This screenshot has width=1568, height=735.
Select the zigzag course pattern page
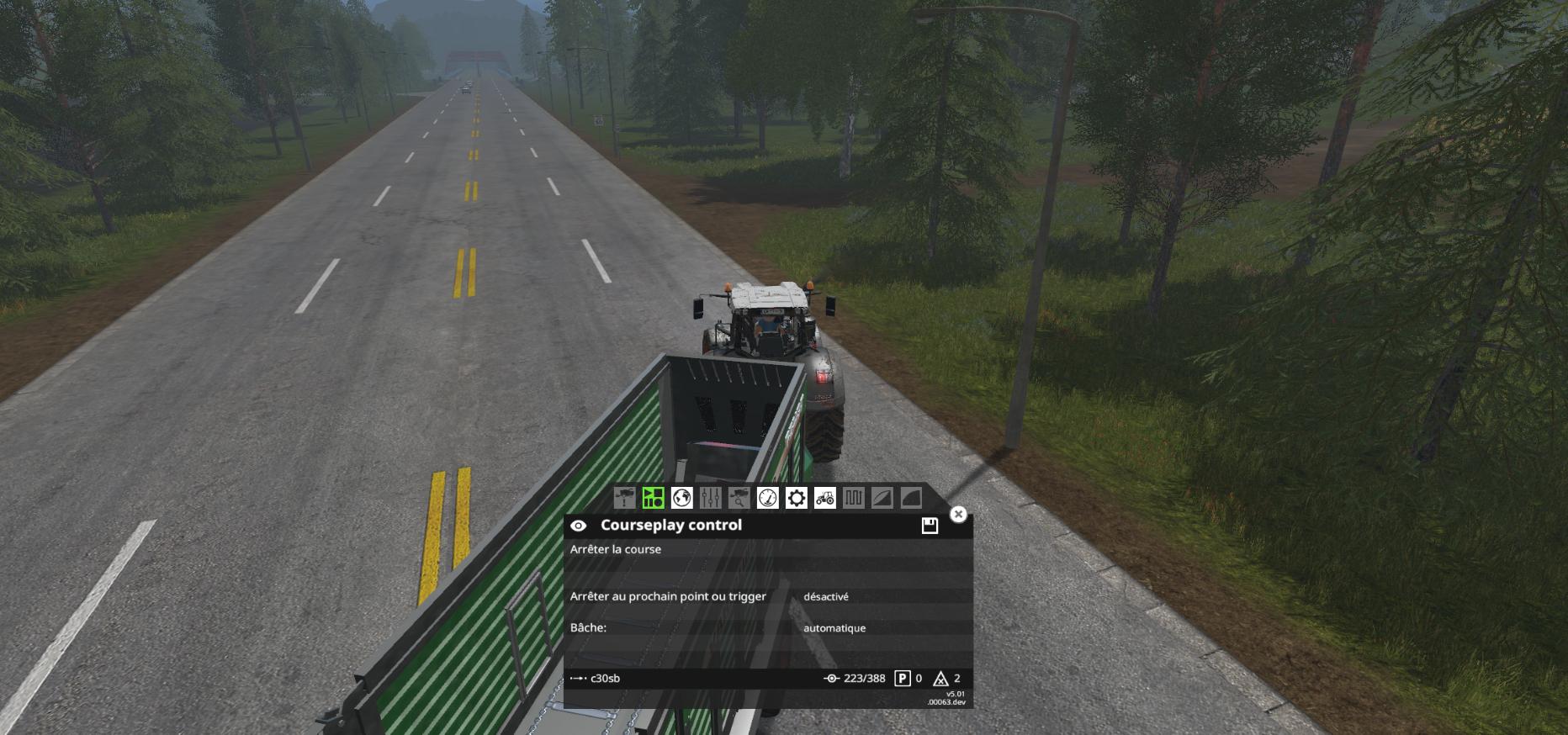pos(853,498)
